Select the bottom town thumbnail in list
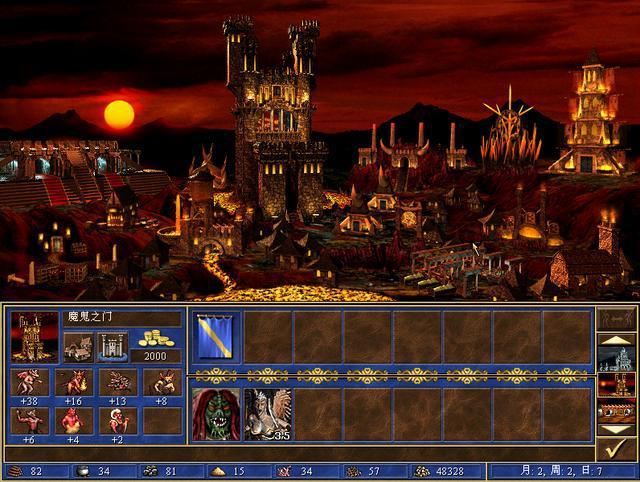 point(616,409)
